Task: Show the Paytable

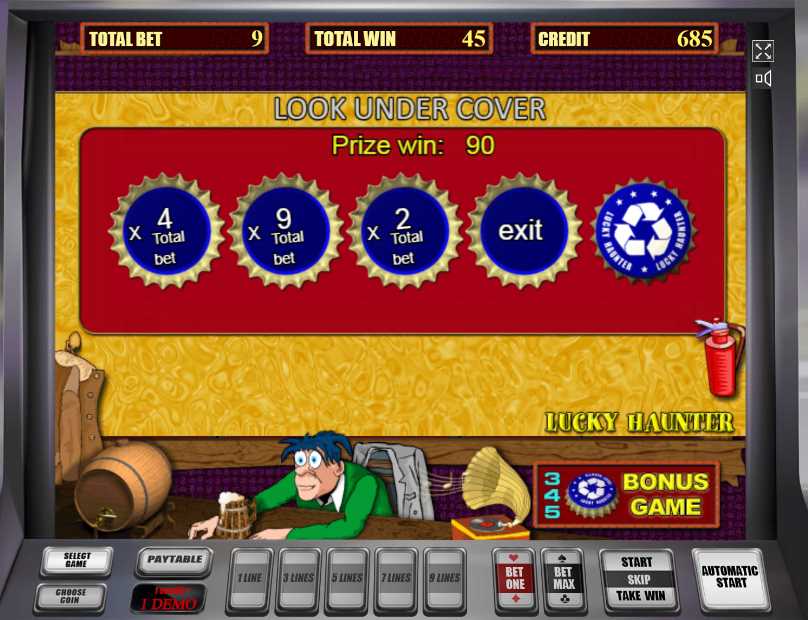Action: coord(174,560)
